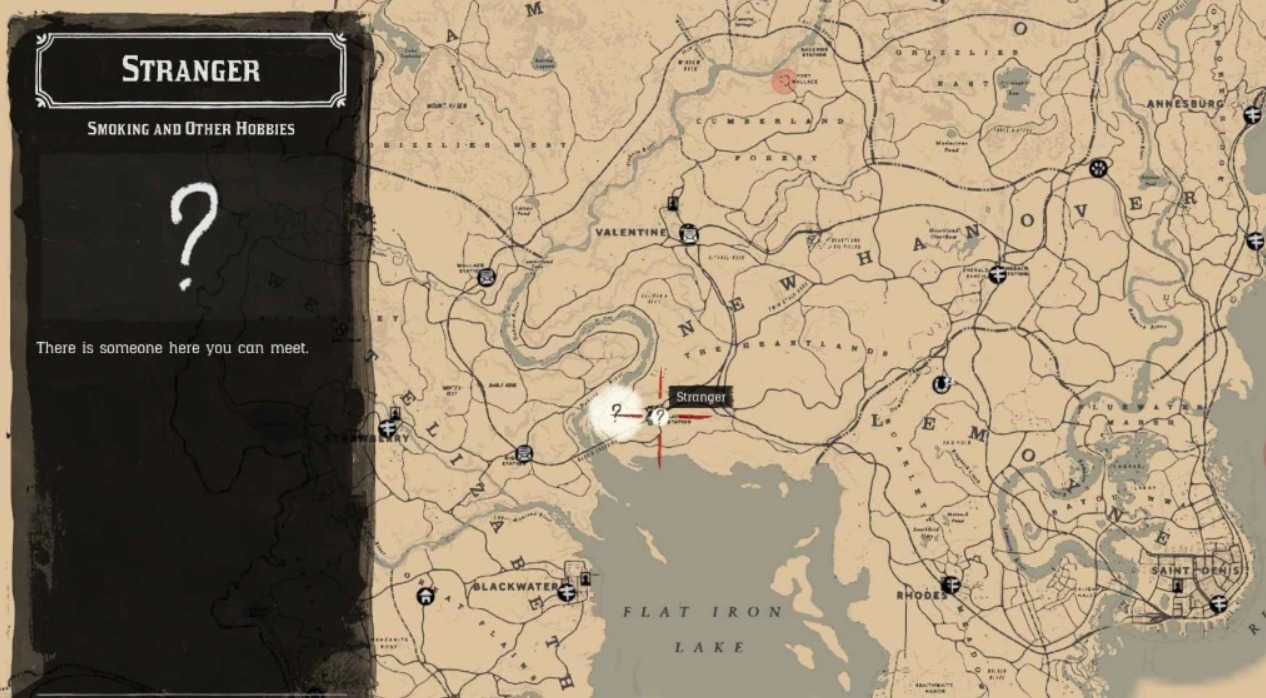The height and width of the screenshot is (698, 1266).
Task: Click the horseshoe marker in Lemoyne
Action: tap(941, 384)
